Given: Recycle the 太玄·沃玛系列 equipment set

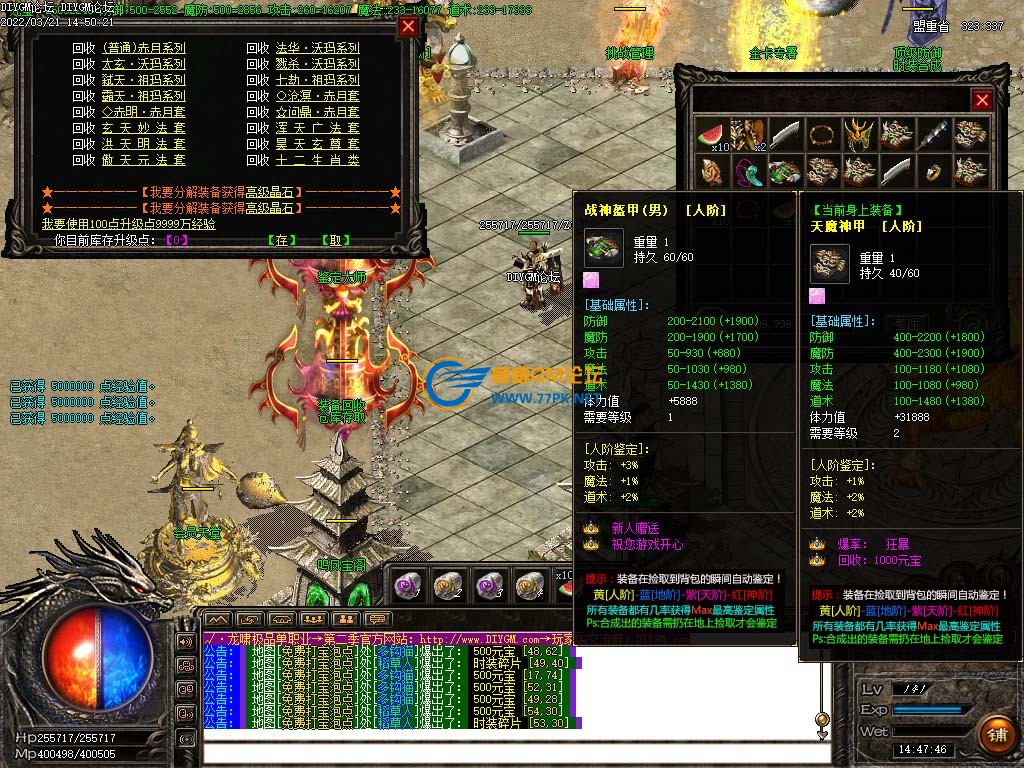Looking at the screenshot, I should point(143,63).
